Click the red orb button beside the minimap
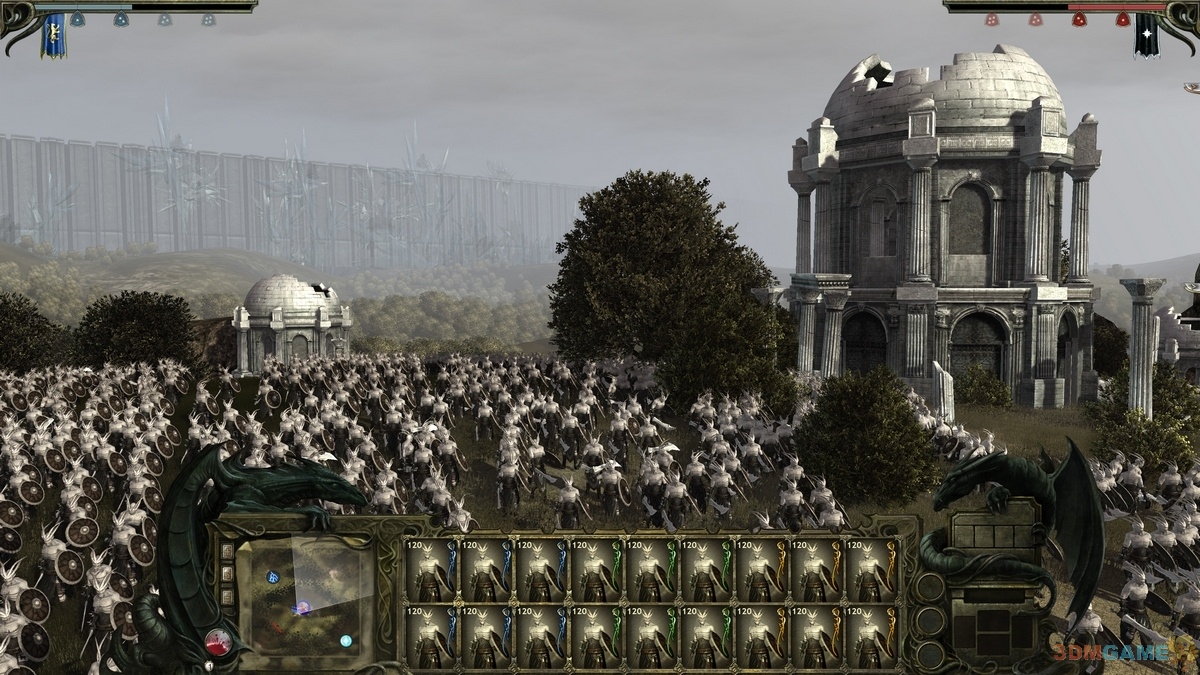Image resolution: width=1200 pixels, height=675 pixels. click(218, 641)
